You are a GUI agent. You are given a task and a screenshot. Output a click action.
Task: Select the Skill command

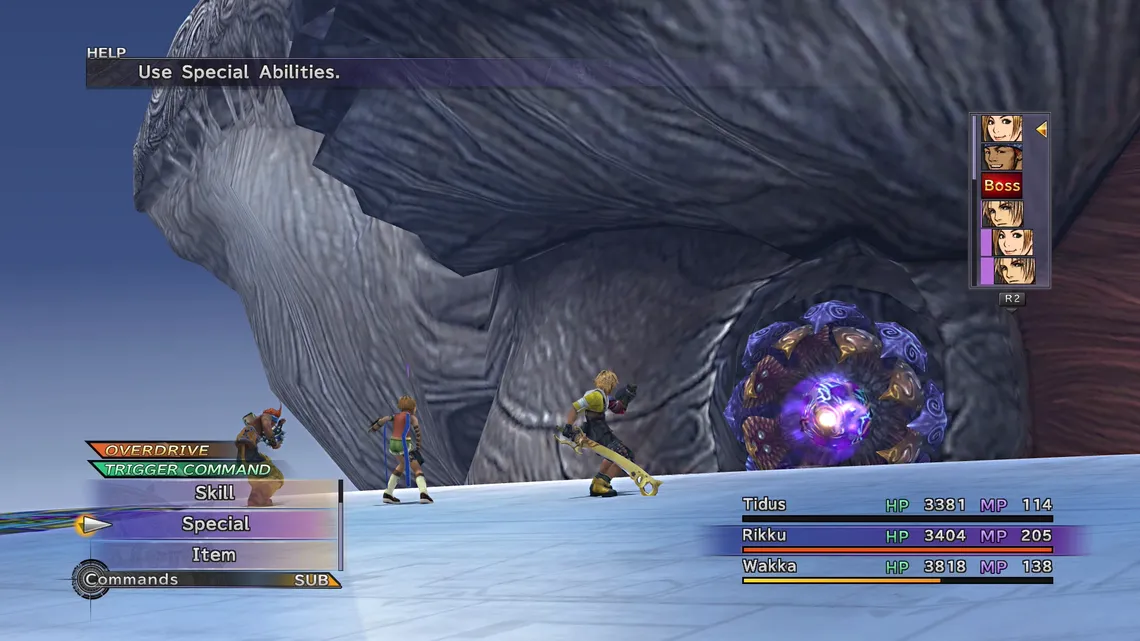click(214, 493)
